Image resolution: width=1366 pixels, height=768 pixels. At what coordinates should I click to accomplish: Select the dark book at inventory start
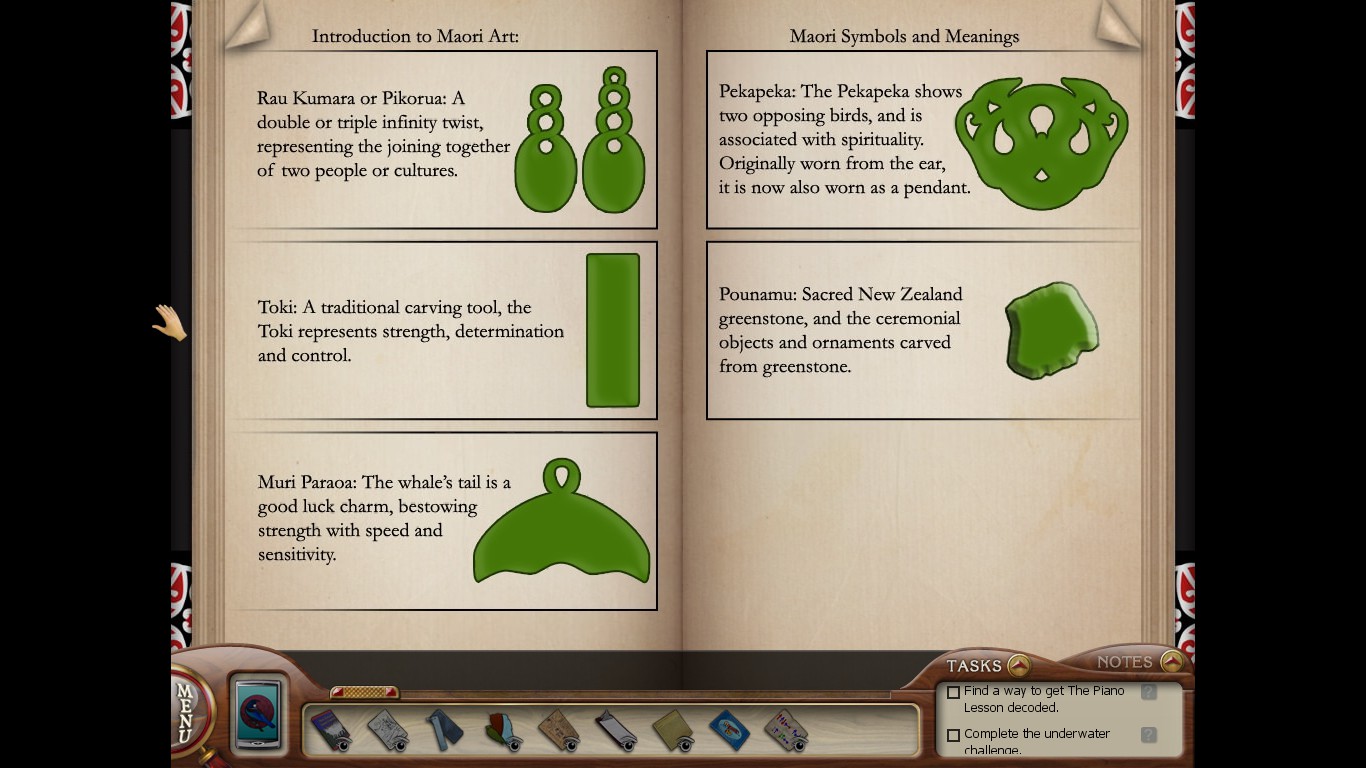click(x=329, y=729)
